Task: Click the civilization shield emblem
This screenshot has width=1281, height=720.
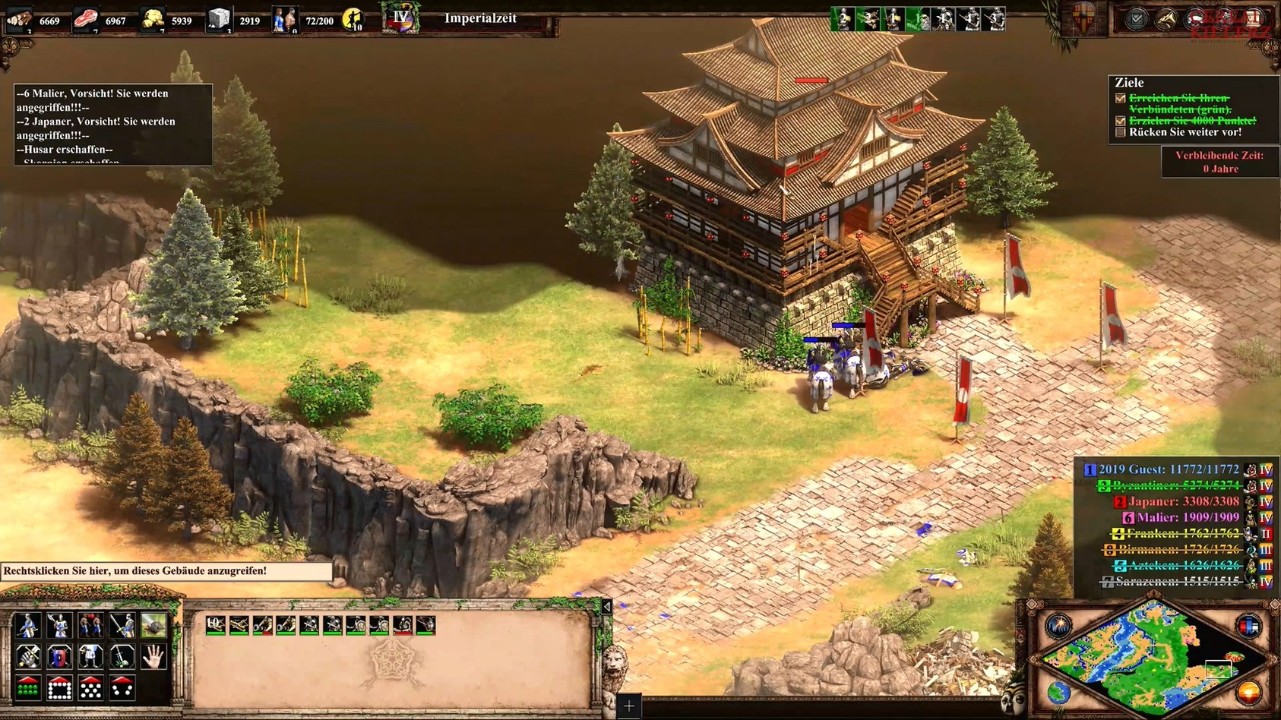Action: [1083, 18]
